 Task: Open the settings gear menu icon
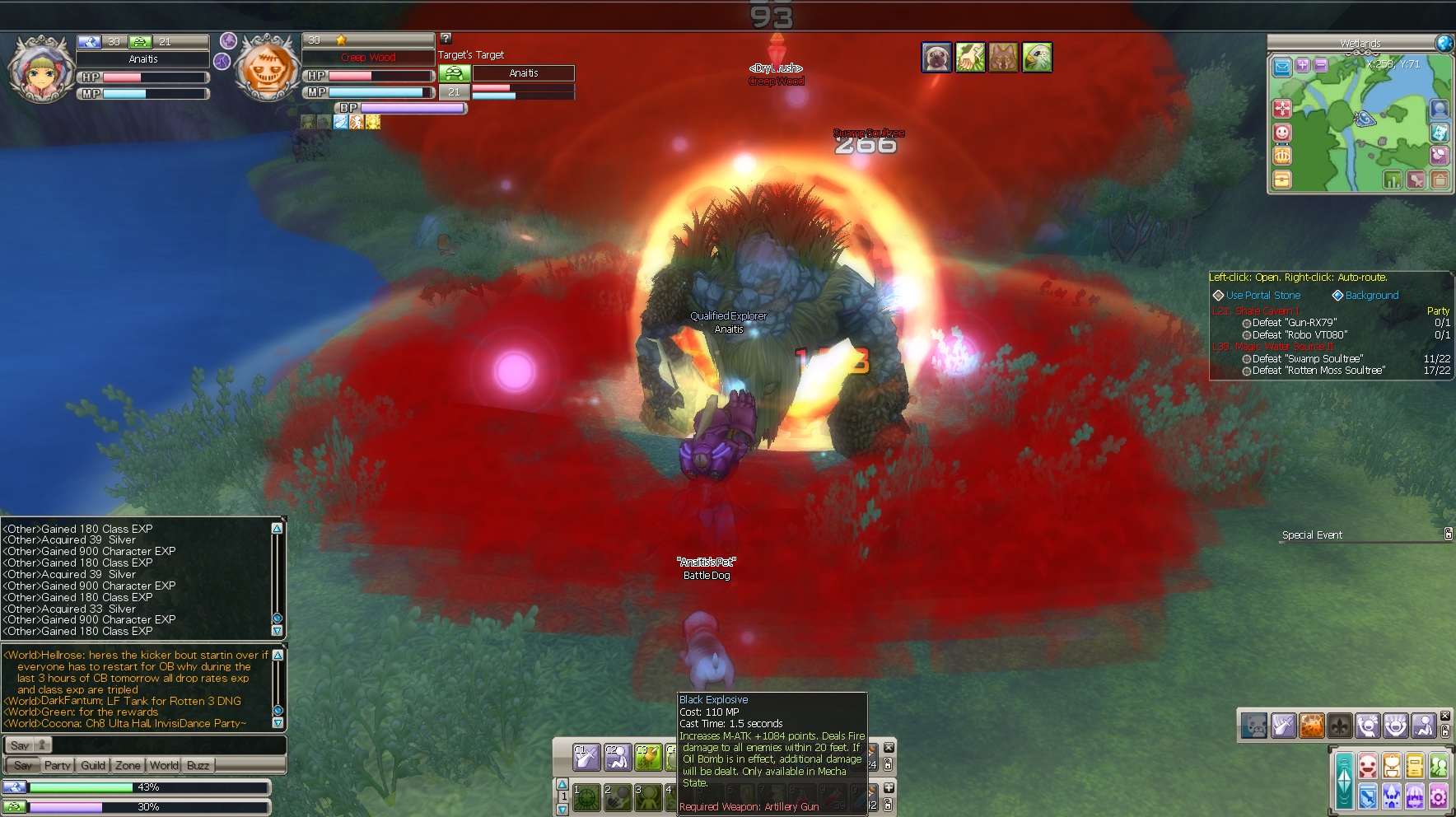pos(1438,796)
